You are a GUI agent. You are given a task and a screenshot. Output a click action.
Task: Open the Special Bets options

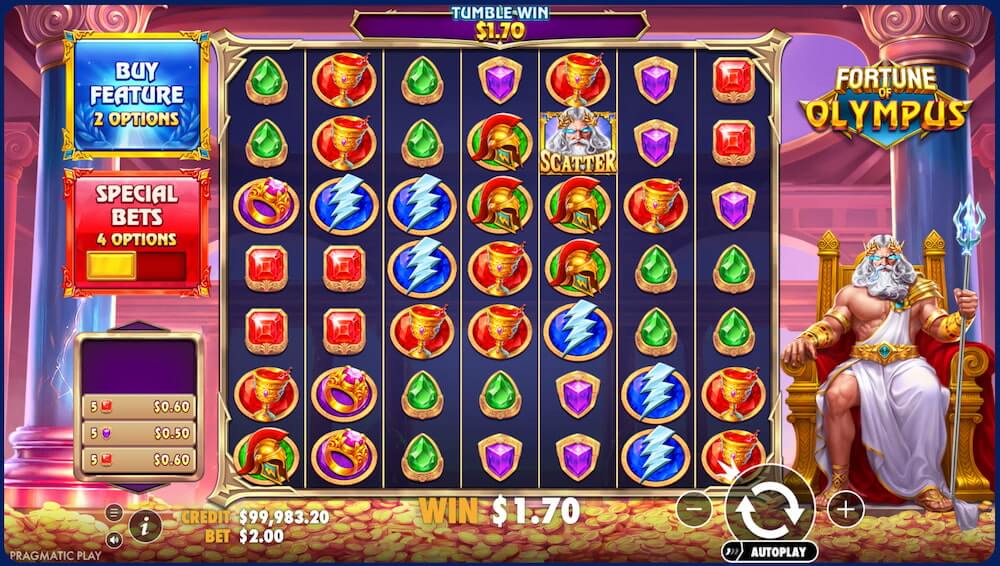pyautogui.click(x=136, y=228)
